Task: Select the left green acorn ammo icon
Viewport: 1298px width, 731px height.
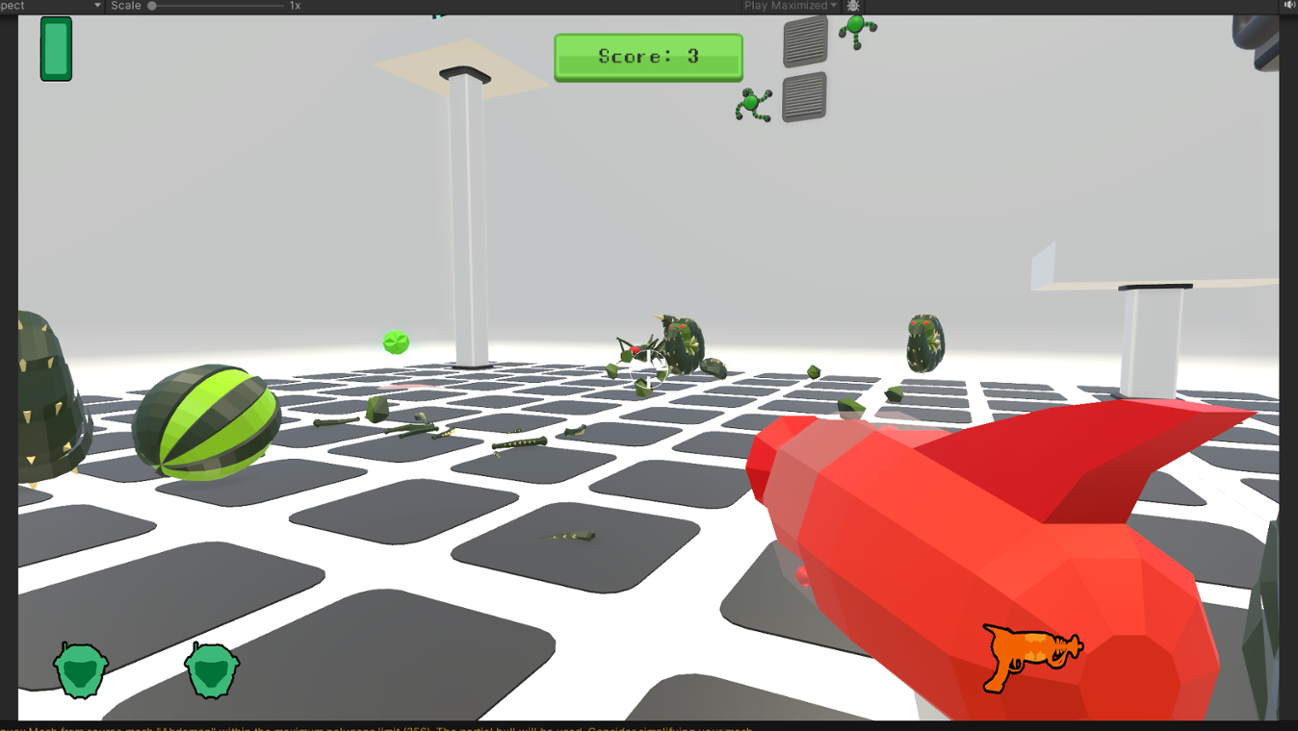Action: tap(80, 668)
